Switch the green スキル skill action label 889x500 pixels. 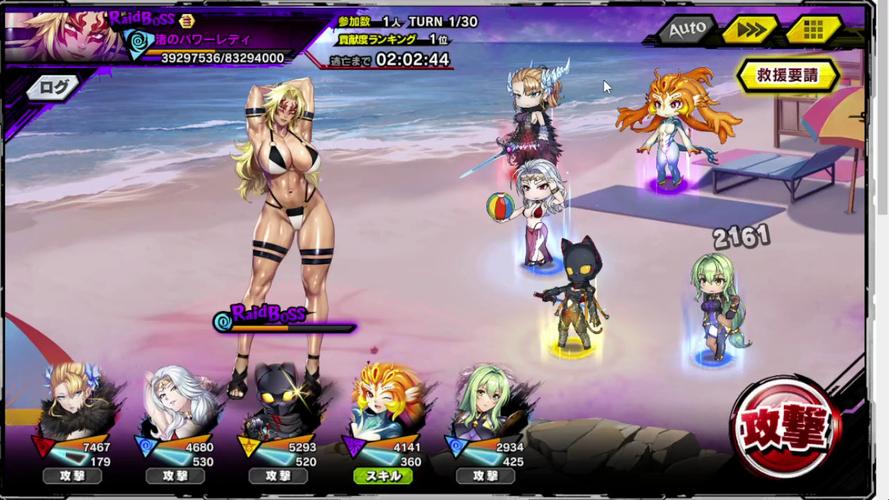[x=382, y=477]
